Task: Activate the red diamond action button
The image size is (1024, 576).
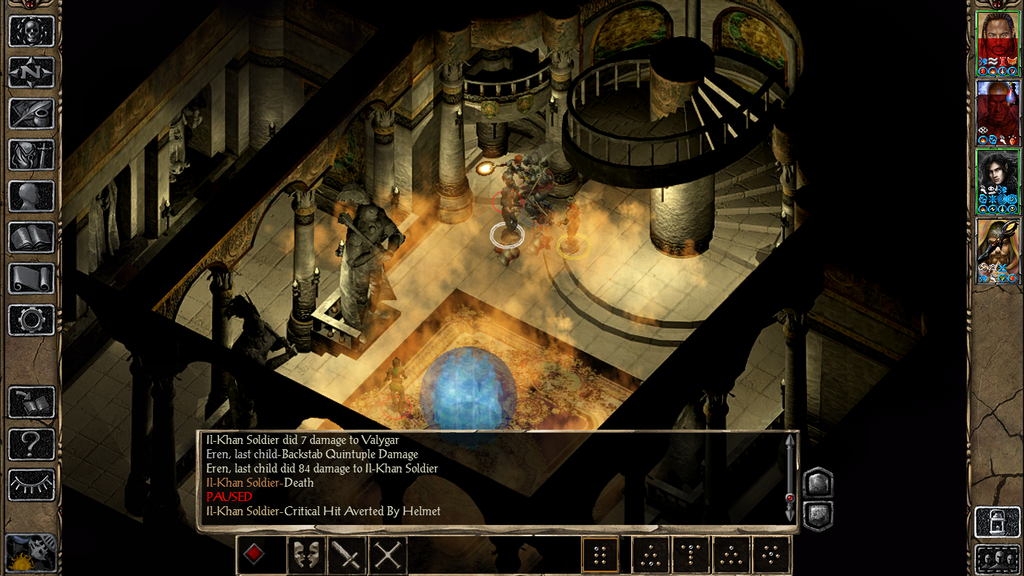Action: tap(256, 554)
